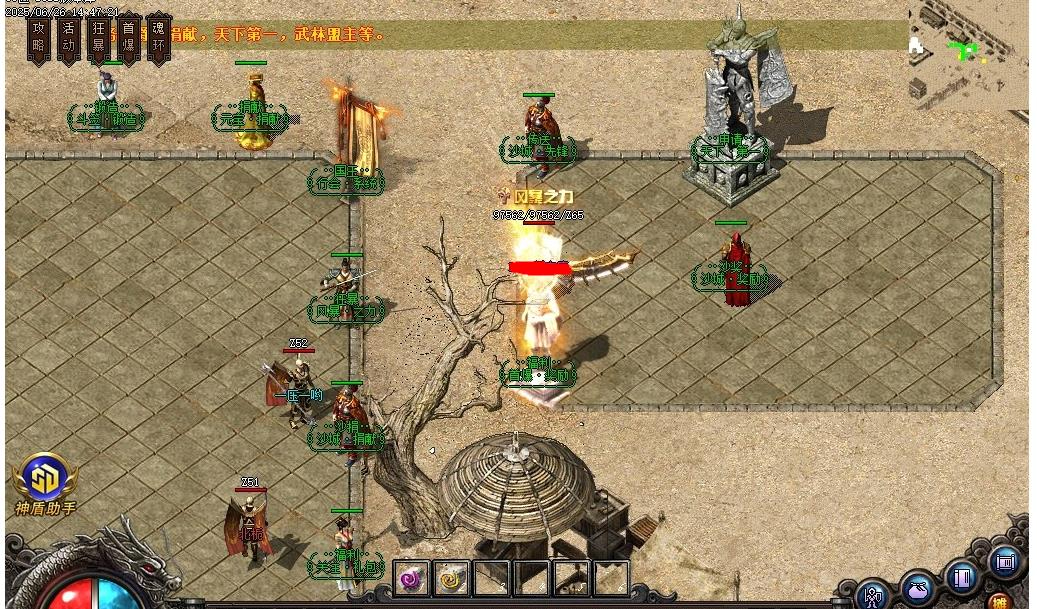
Task: Open the 攻略 guide banner
Action: point(39,38)
